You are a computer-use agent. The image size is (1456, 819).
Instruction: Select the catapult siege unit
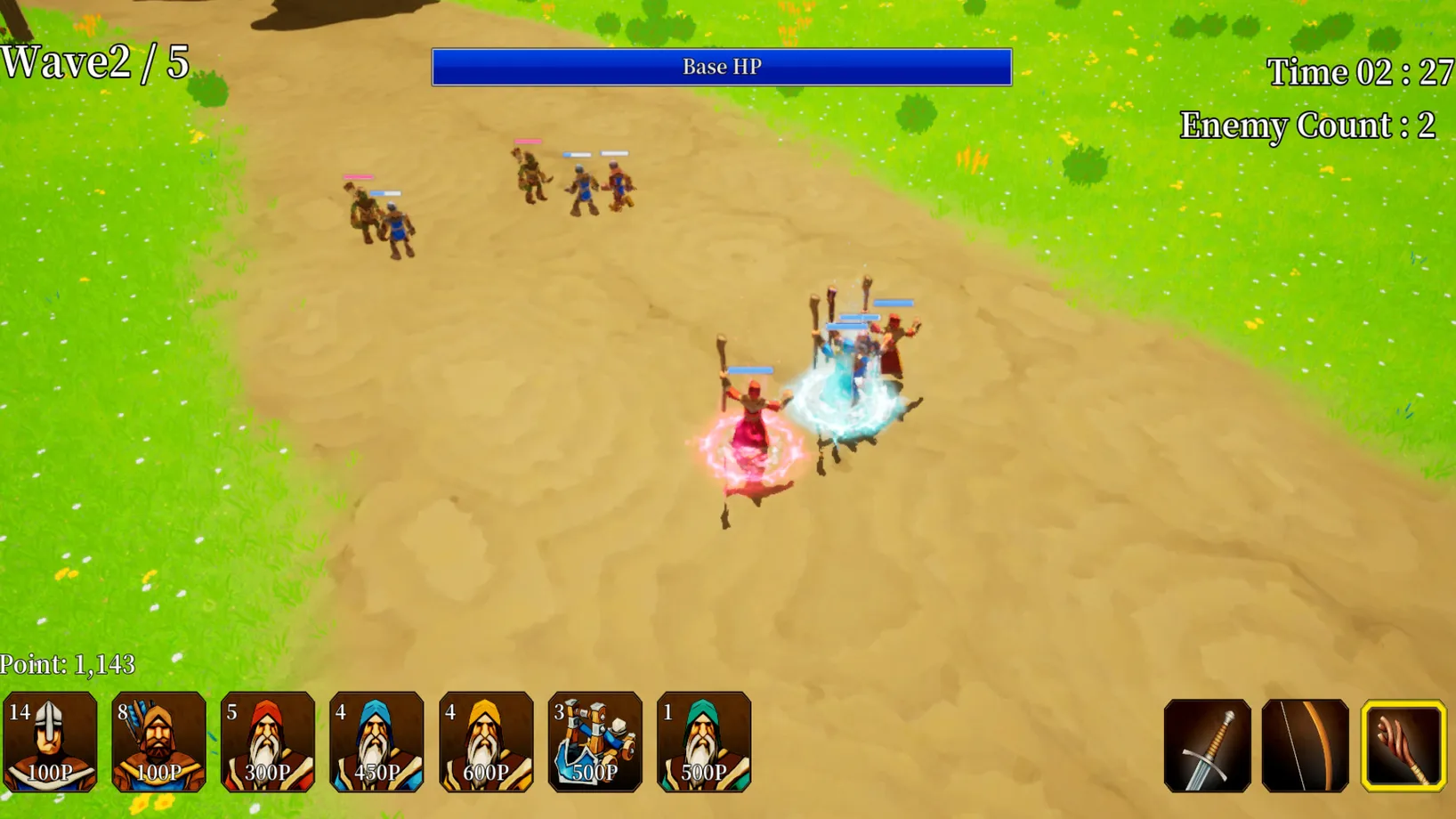[x=595, y=742]
